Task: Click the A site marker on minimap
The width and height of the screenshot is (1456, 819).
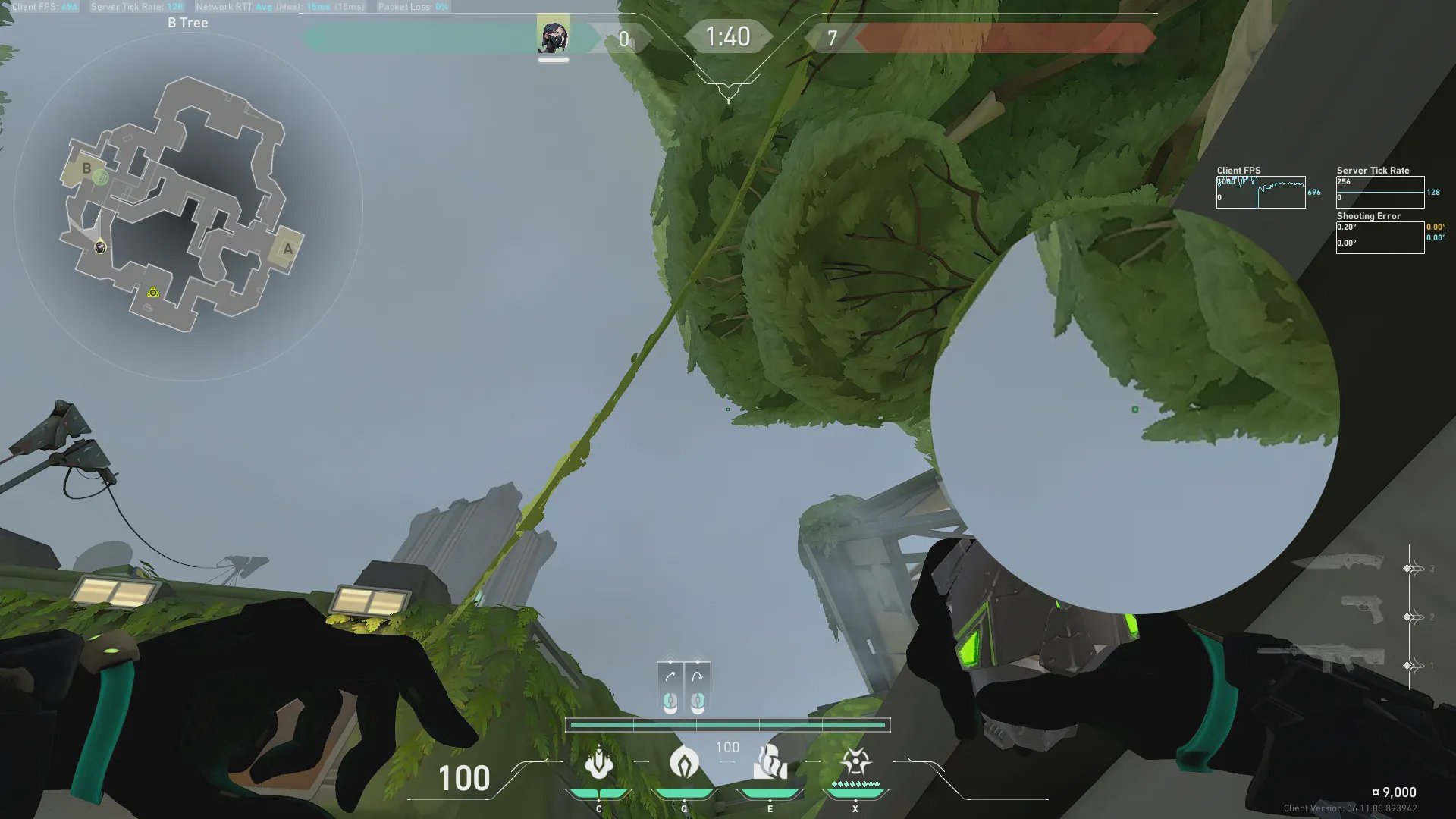Action: 287,249
